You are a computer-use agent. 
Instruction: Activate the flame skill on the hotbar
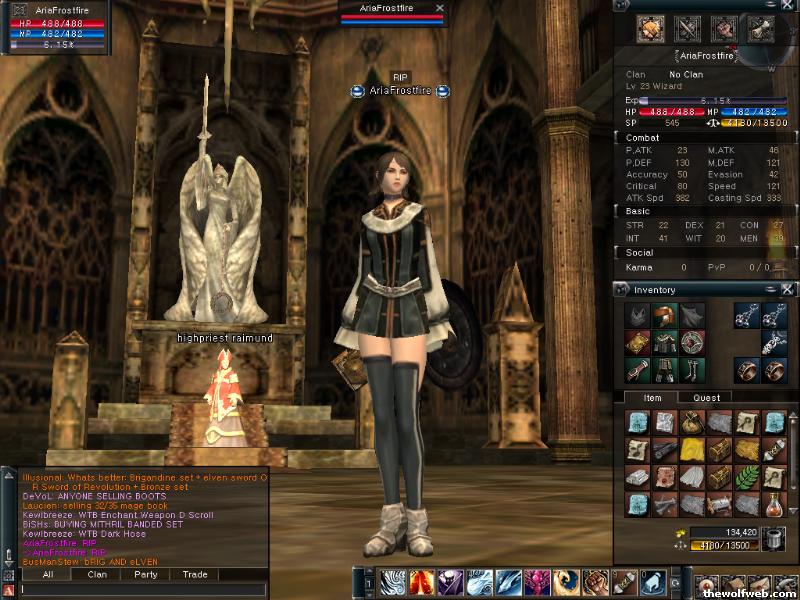coord(421,581)
